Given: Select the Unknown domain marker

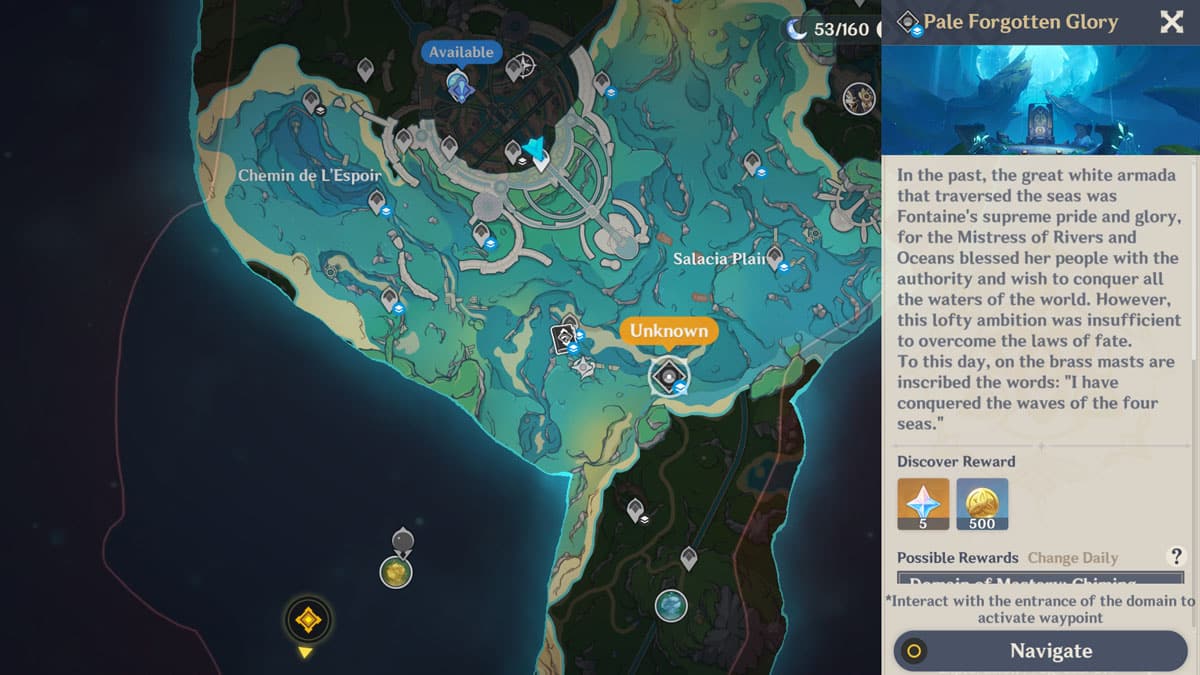Looking at the screenshot, I should point(668,376).
